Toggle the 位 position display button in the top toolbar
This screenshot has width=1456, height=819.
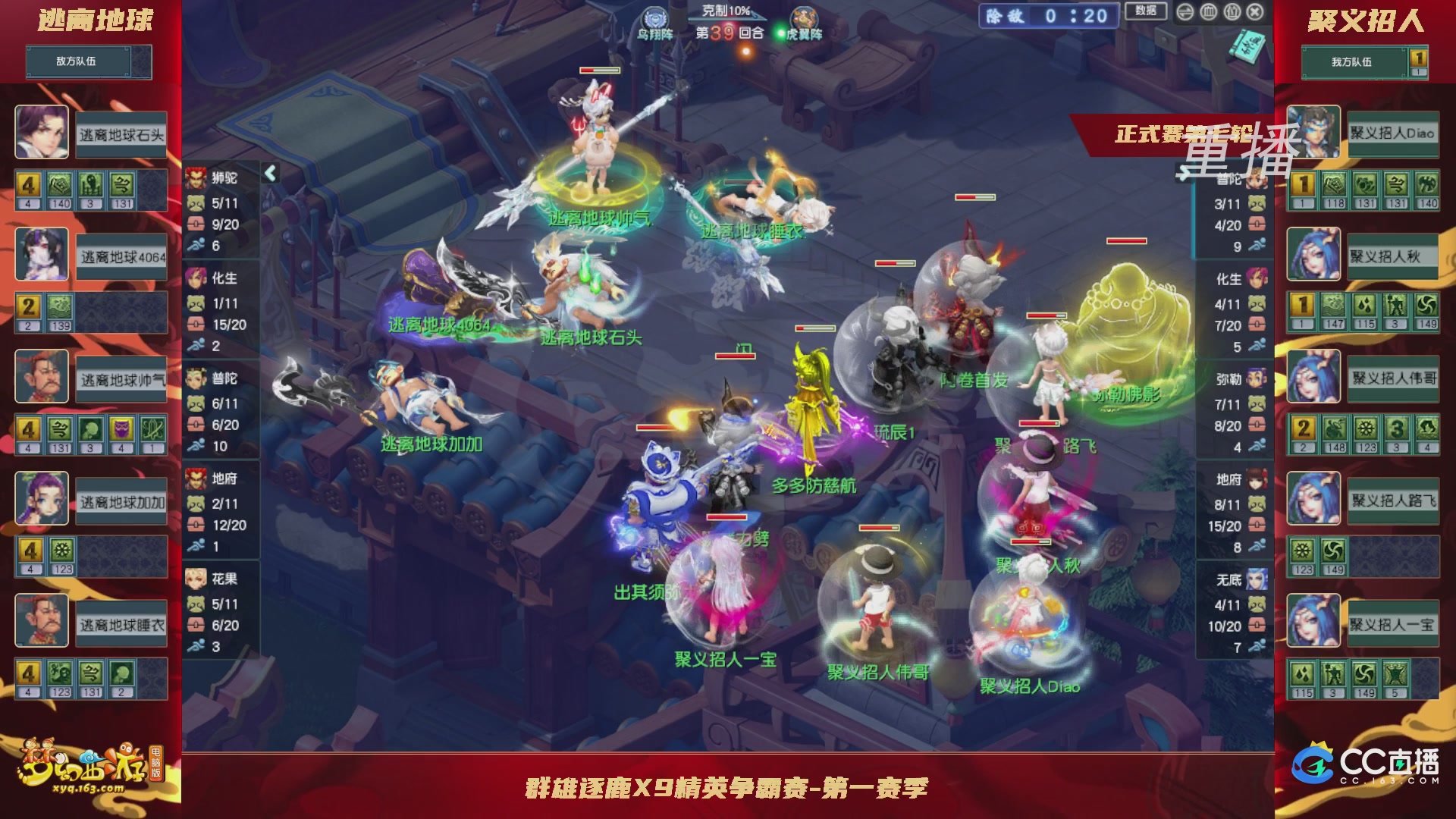pos(1232,12)
